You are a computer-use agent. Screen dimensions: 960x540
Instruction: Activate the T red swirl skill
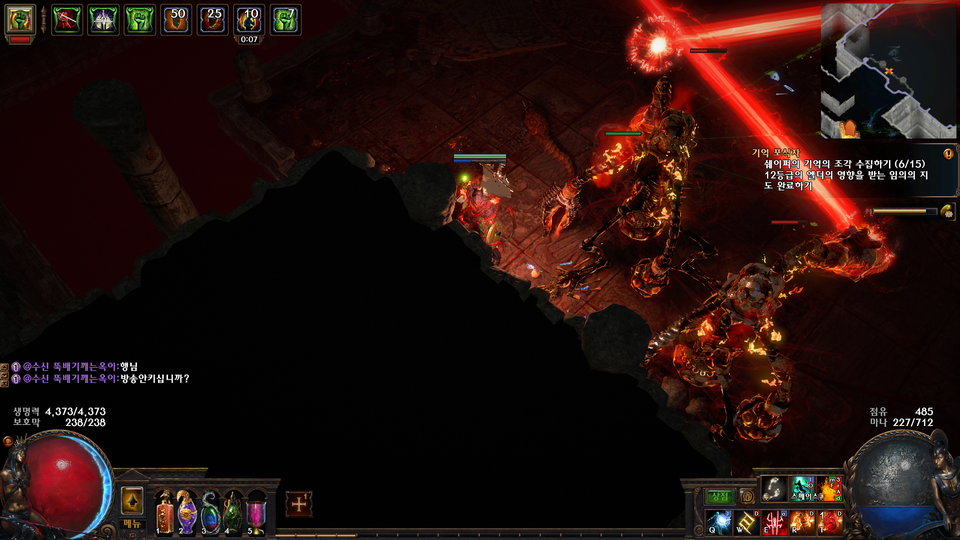(x=830, y=521)
